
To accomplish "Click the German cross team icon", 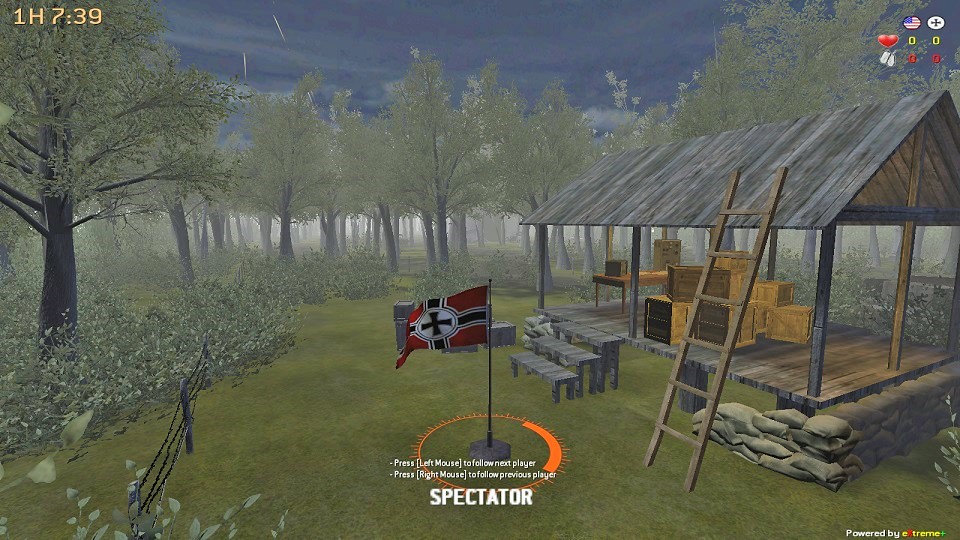I will (936, 22).
